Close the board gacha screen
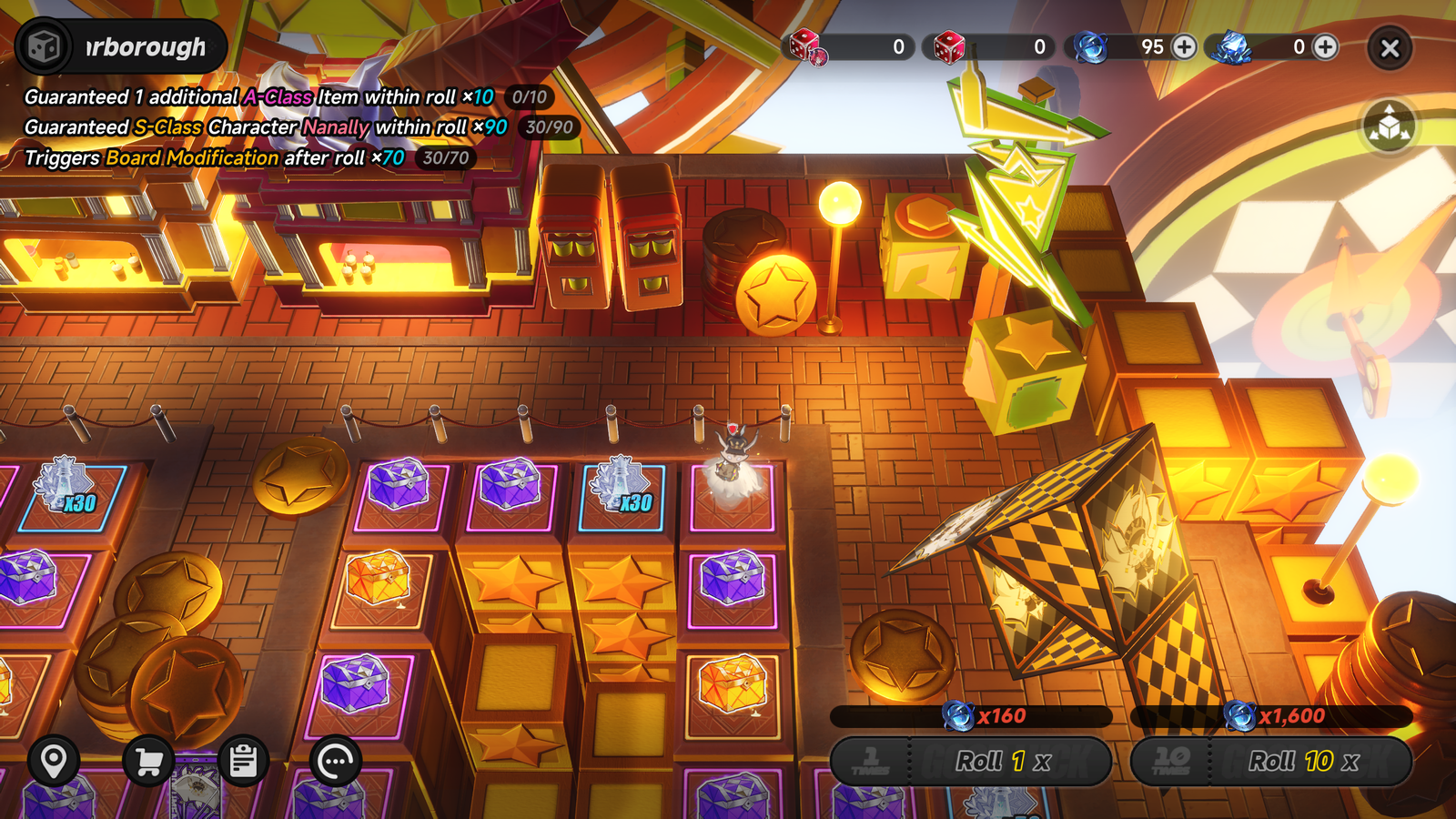Screen dimensions: 1456x819 [1390, 48]
